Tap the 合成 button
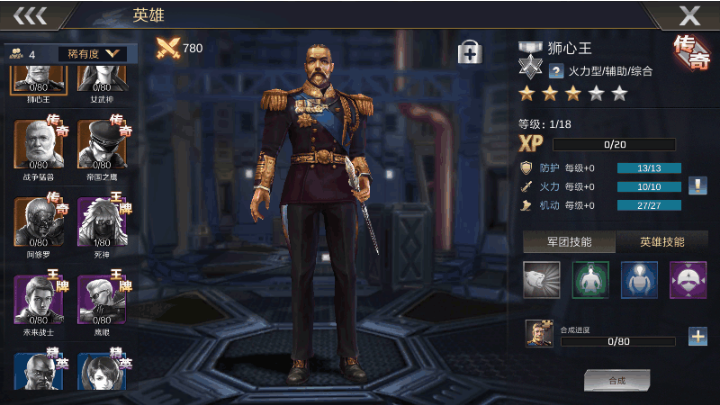 (x=617, y=380)
